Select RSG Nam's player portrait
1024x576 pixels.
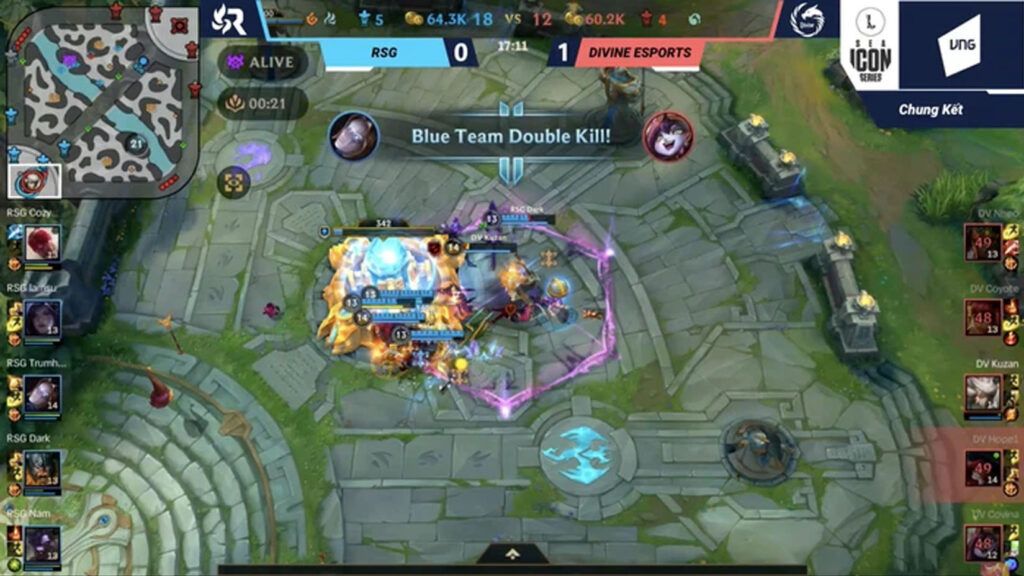[x=43, y=544]
